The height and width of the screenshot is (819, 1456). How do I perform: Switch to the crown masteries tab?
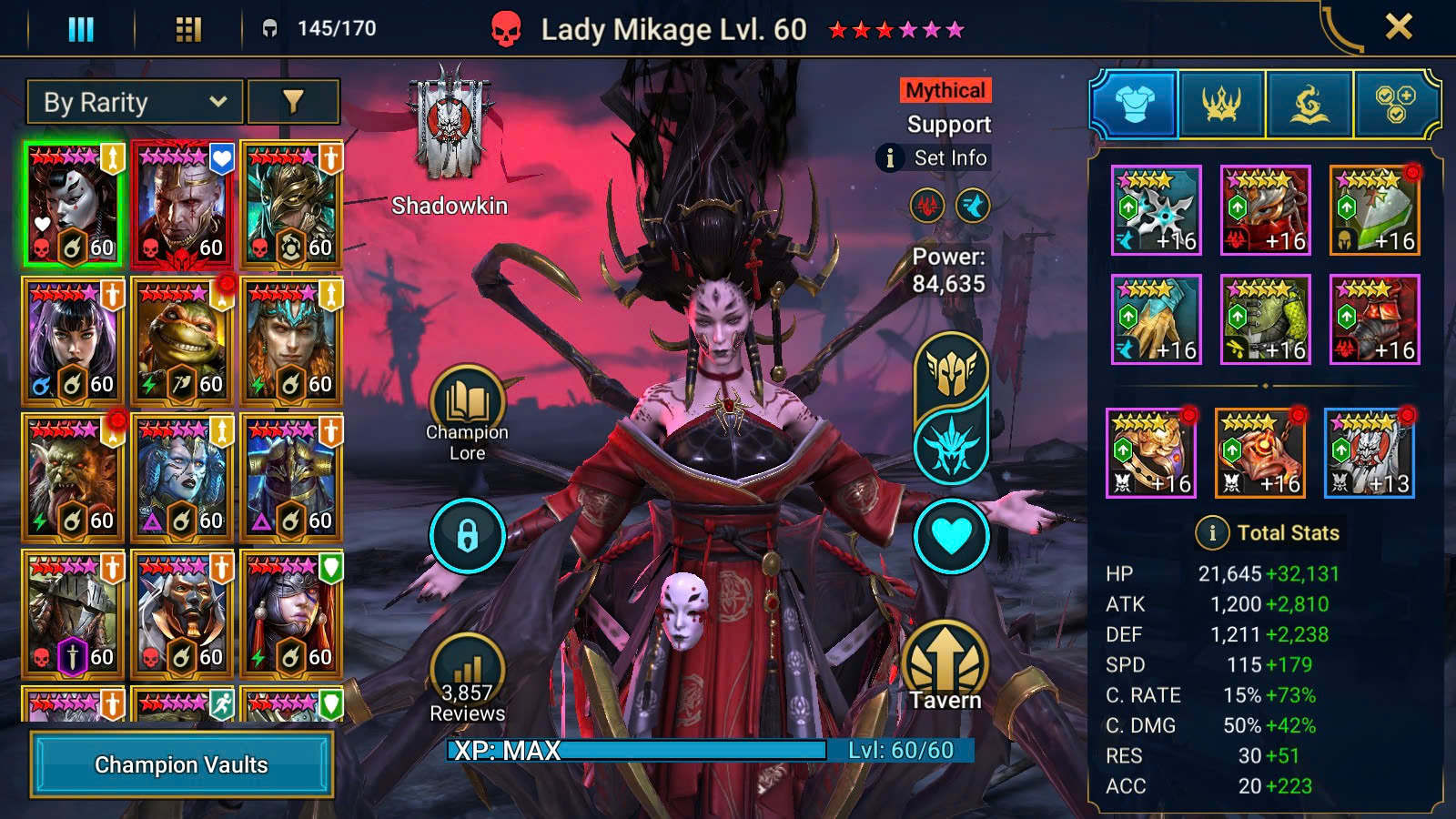(x=1221, y=105)
